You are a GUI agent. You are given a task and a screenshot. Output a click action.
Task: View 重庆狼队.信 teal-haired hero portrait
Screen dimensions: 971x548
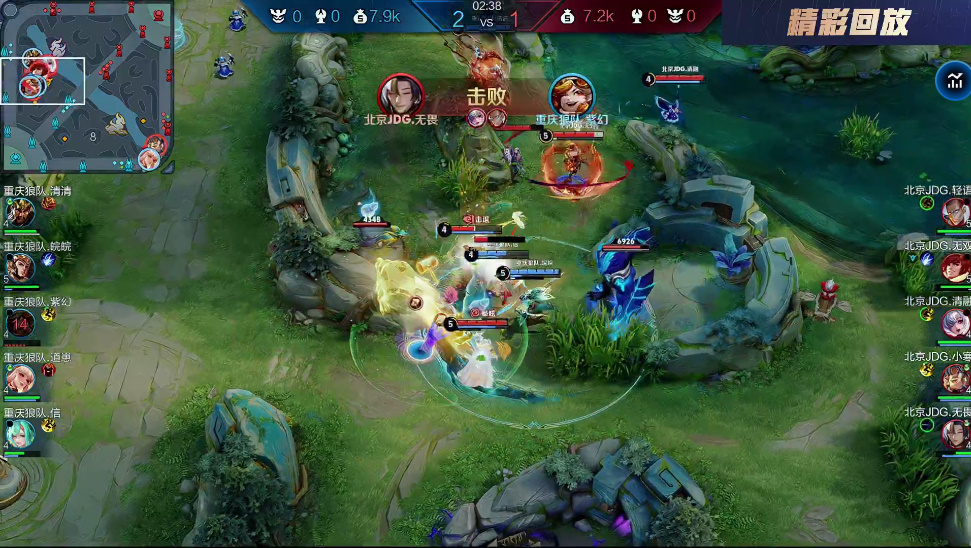[20, 434]
